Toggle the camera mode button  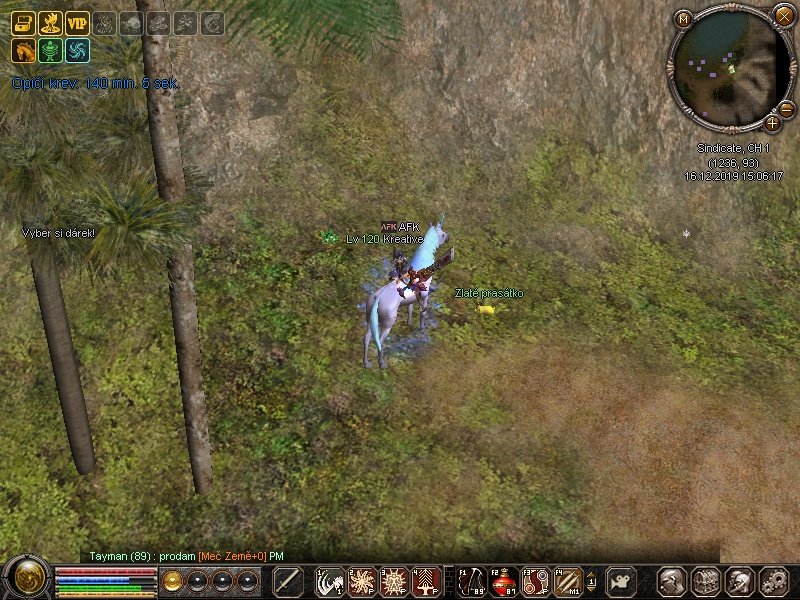pyautogui.click(x=622, y=581)
